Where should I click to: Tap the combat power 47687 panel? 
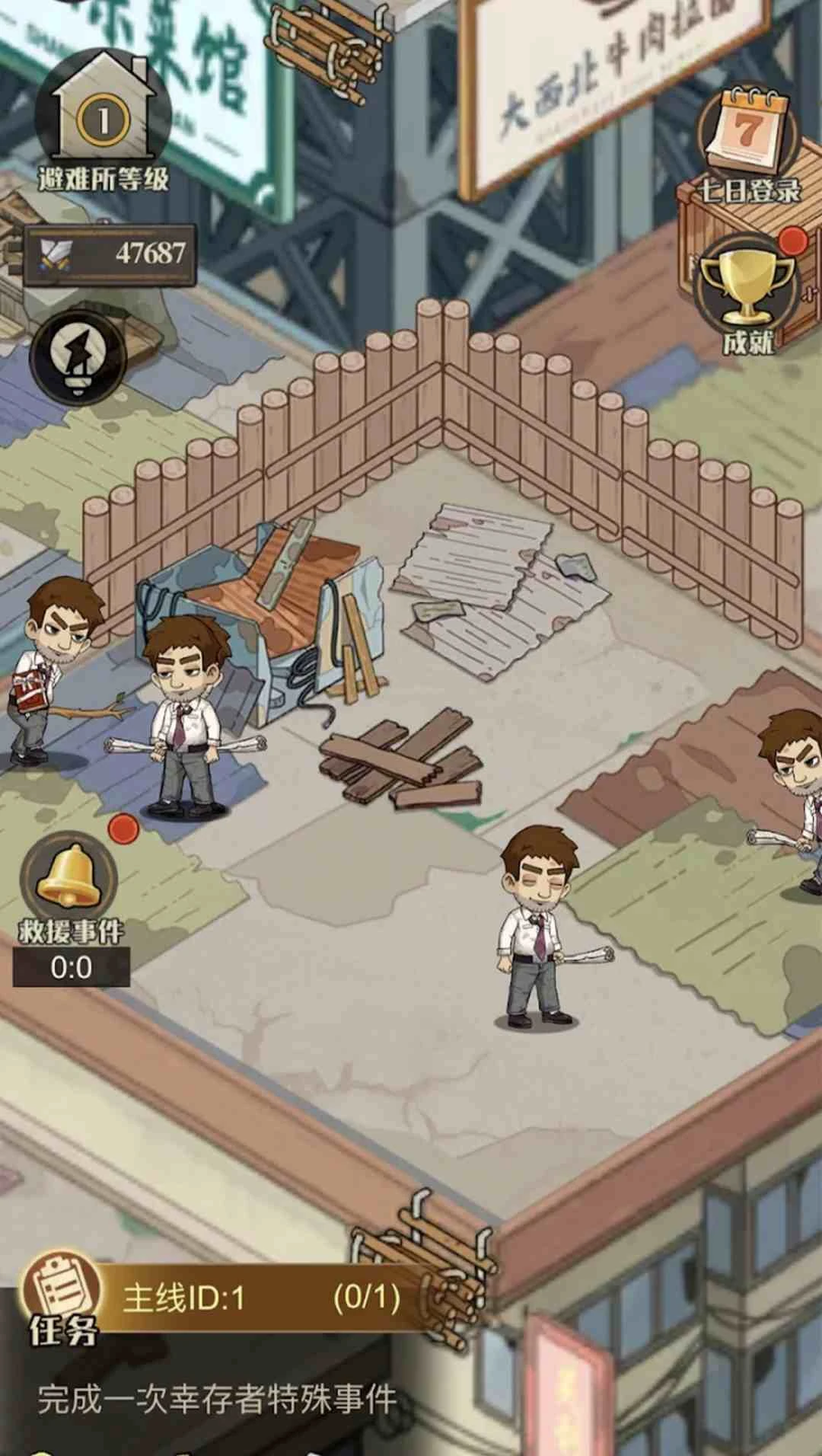(110, 254)
